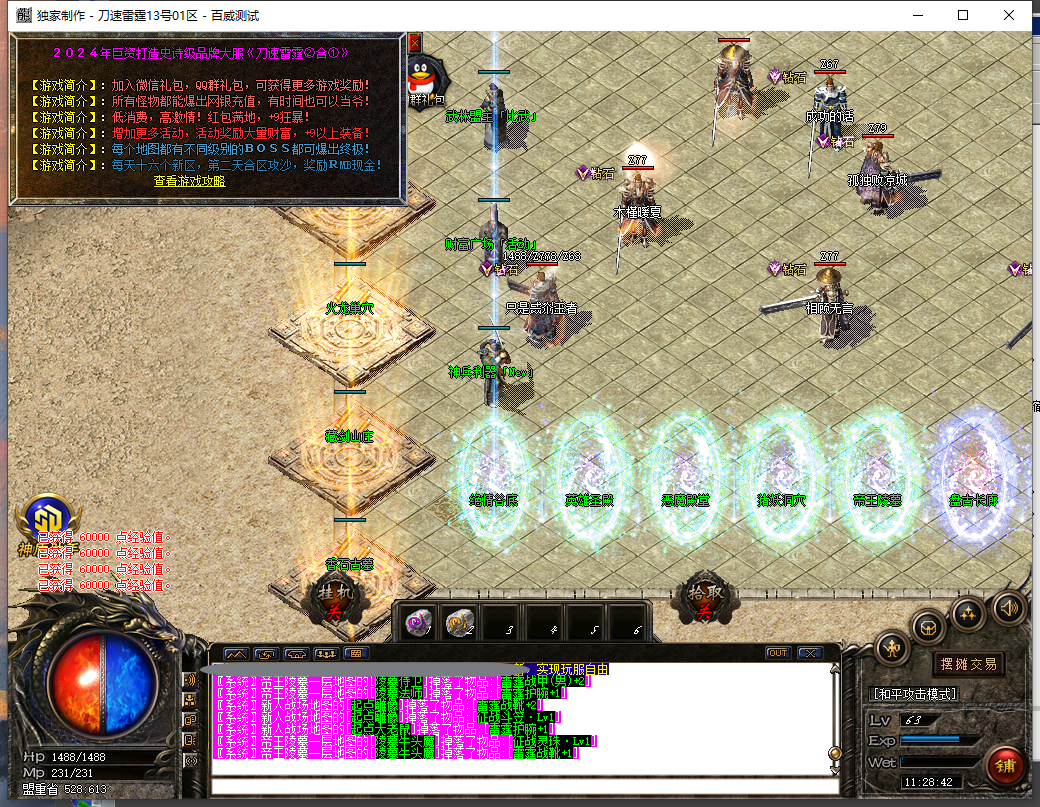Open the red 铺 shop button
Screen dimensions: 1040x807
click(1005, 767)
